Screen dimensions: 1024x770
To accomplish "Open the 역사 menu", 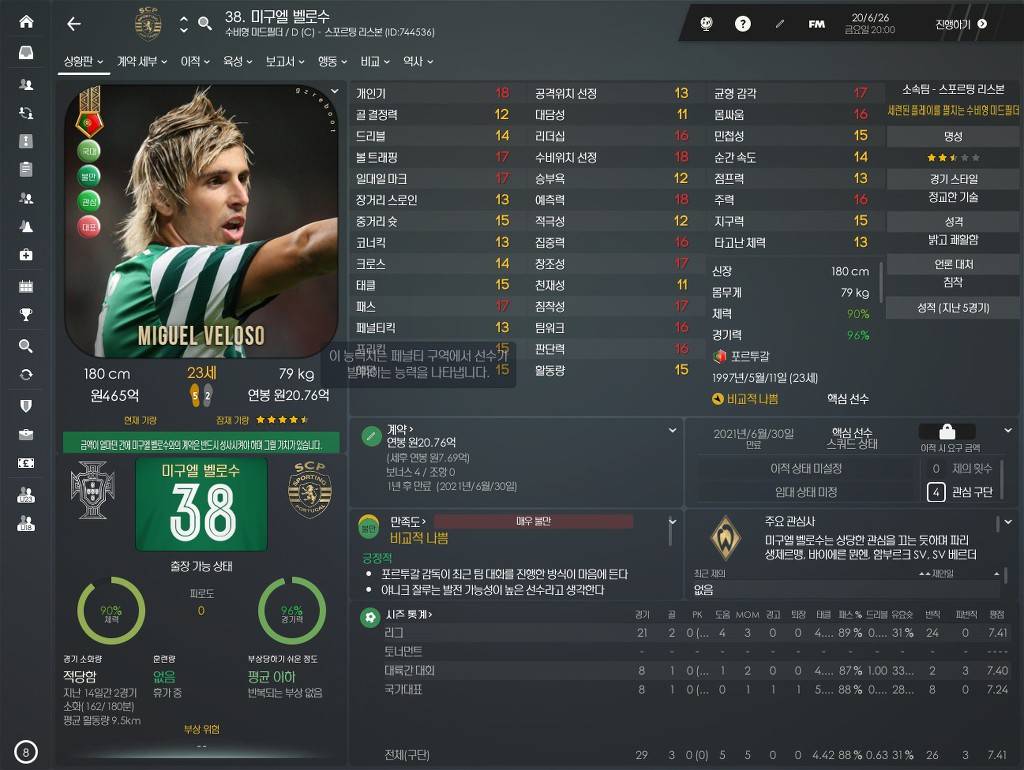I will [416, 62].
